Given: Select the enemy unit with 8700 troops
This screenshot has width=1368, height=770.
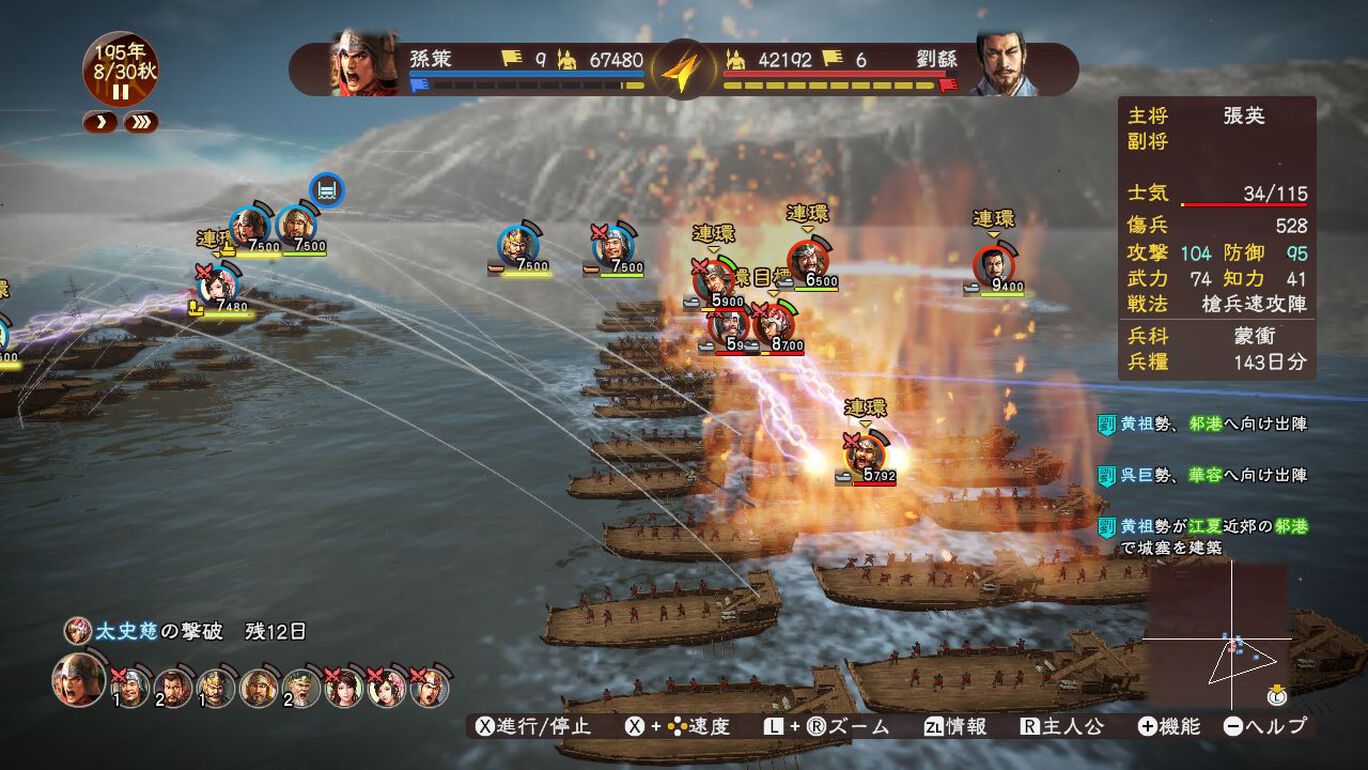Looking at the screenshot, I should click(x=774, y=324).
